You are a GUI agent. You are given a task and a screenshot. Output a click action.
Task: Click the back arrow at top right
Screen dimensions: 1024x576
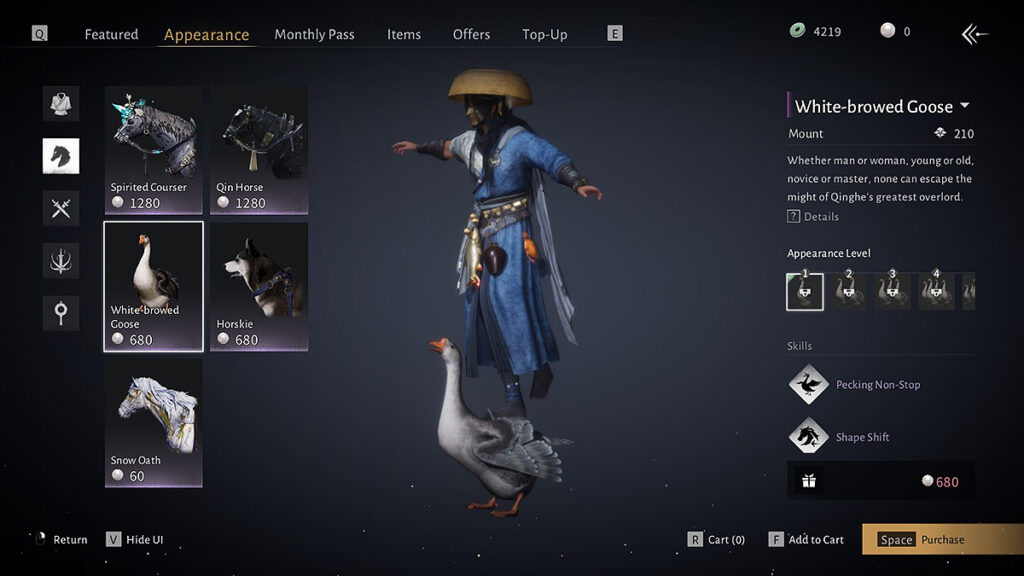tap(974, 35)
